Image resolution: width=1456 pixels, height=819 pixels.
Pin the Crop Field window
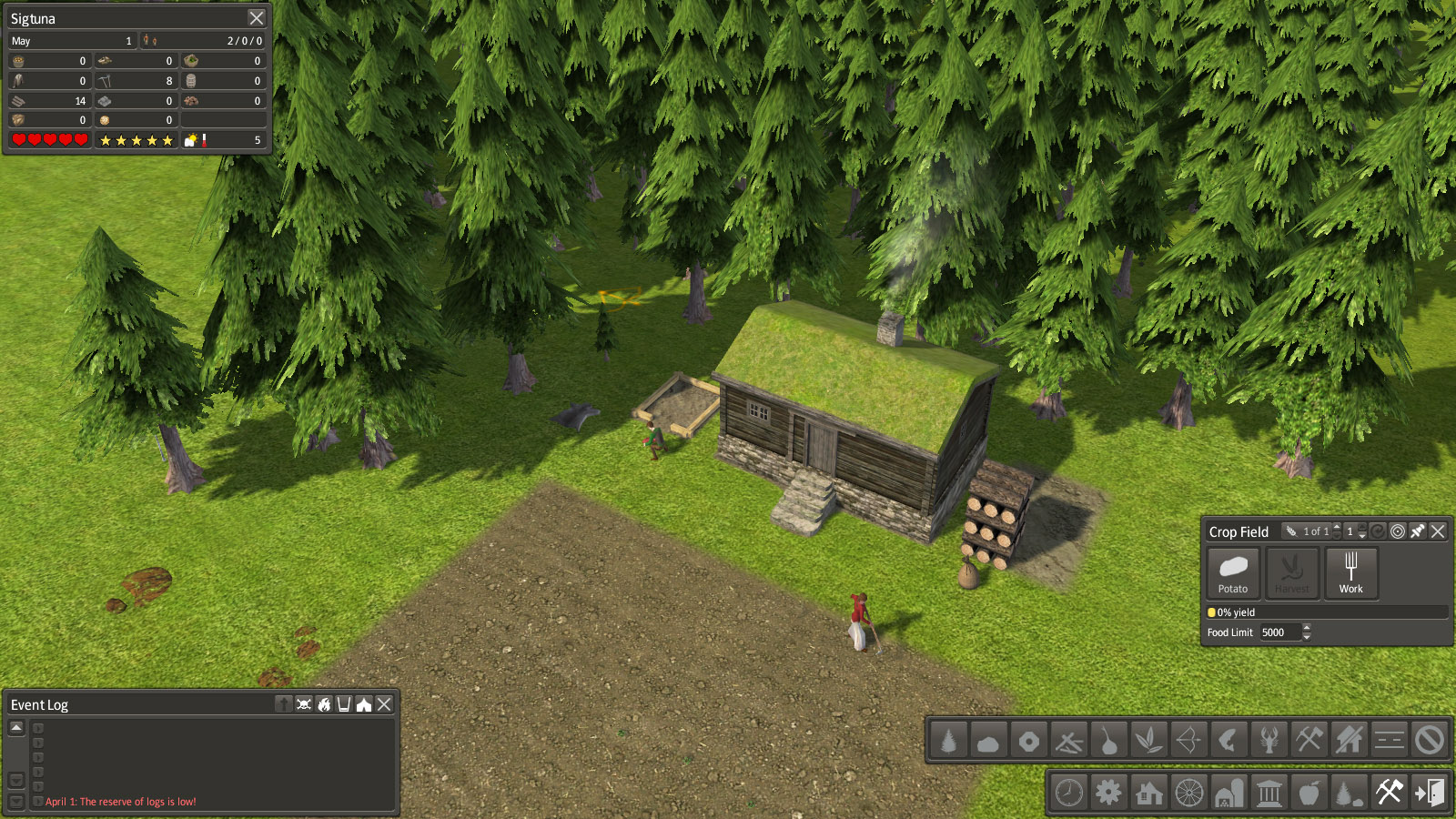point(1418,531)
